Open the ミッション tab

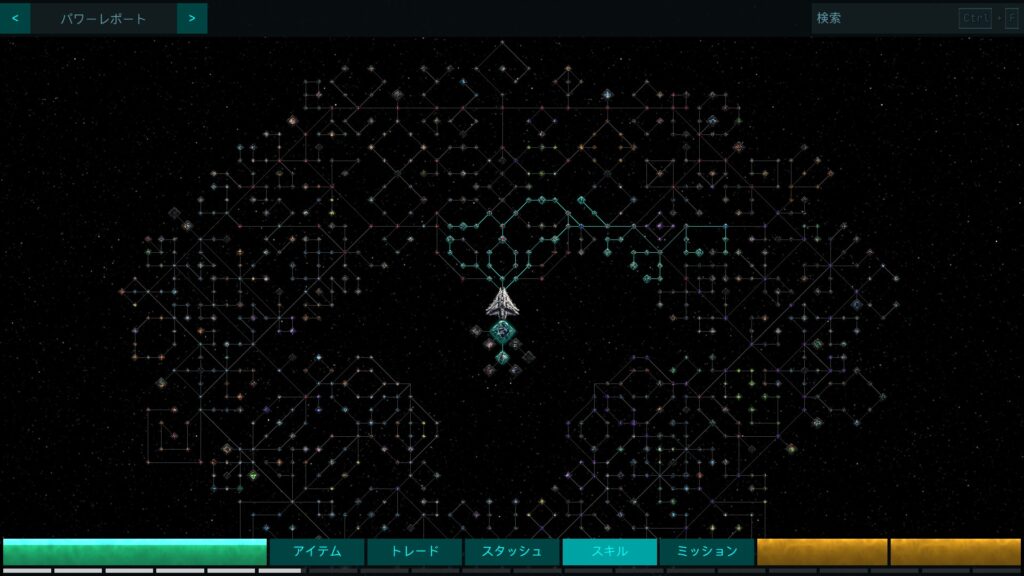(x=706, y=551)
